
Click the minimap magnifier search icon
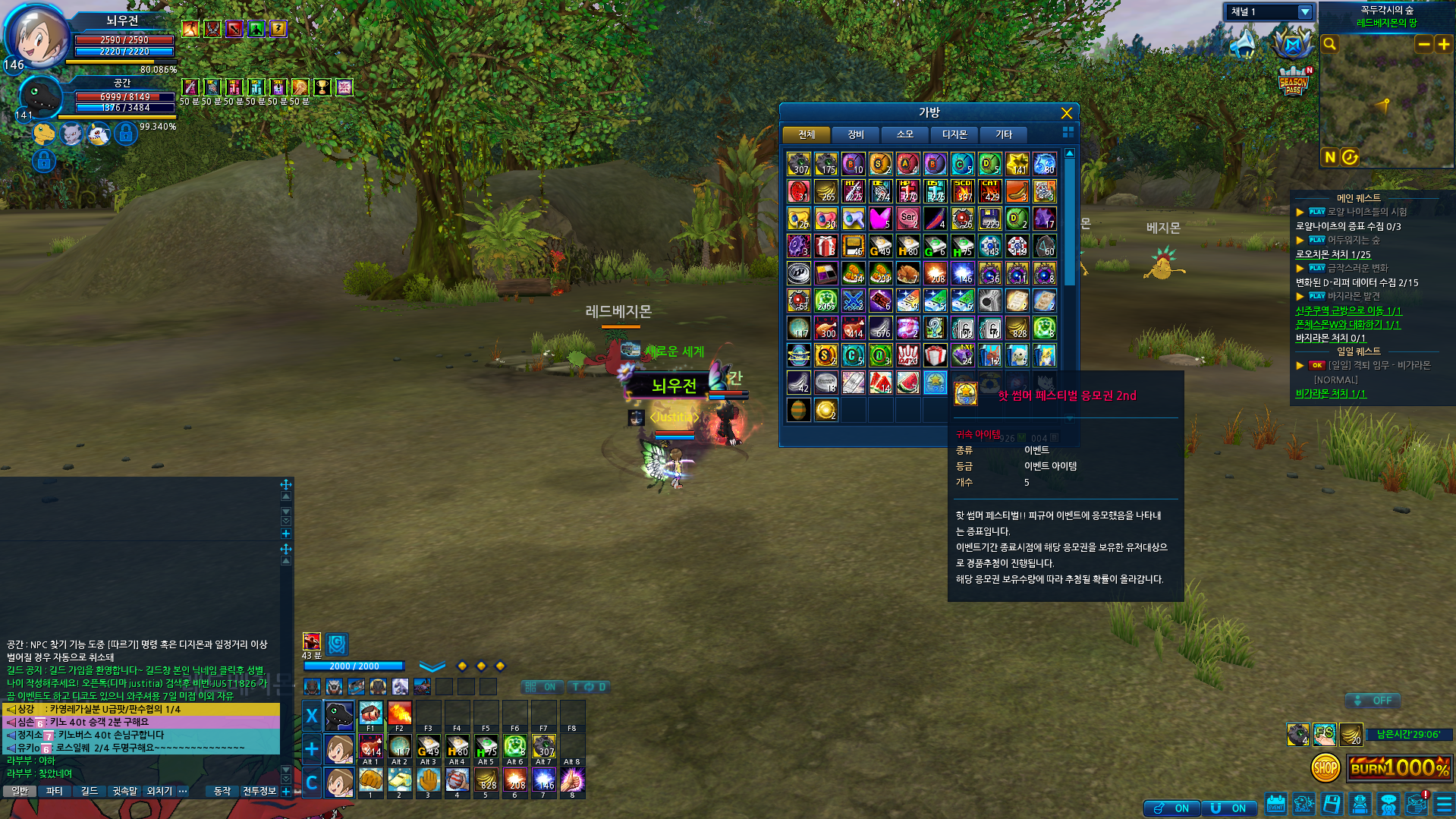click(x=1329, y=44)
